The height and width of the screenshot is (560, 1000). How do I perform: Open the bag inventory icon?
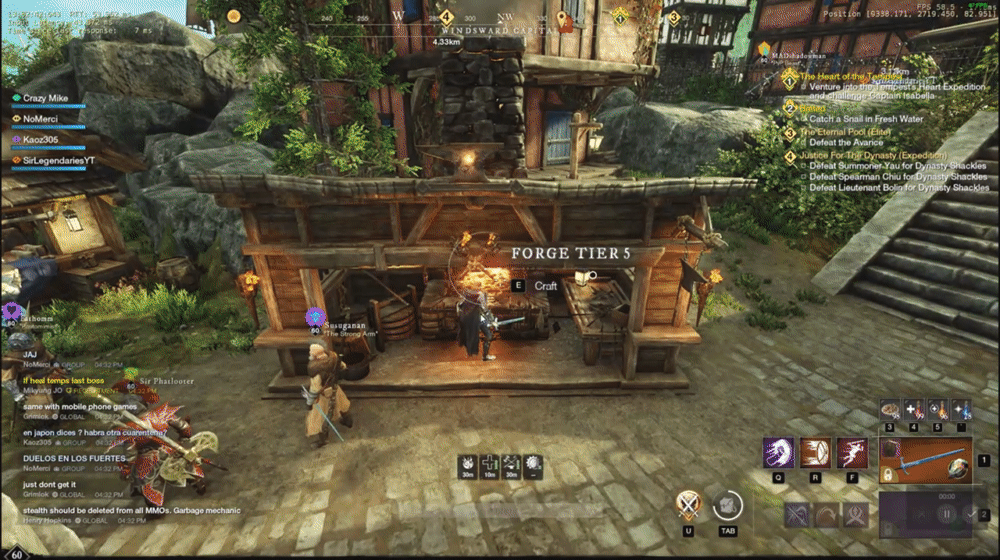click(728, 505)
